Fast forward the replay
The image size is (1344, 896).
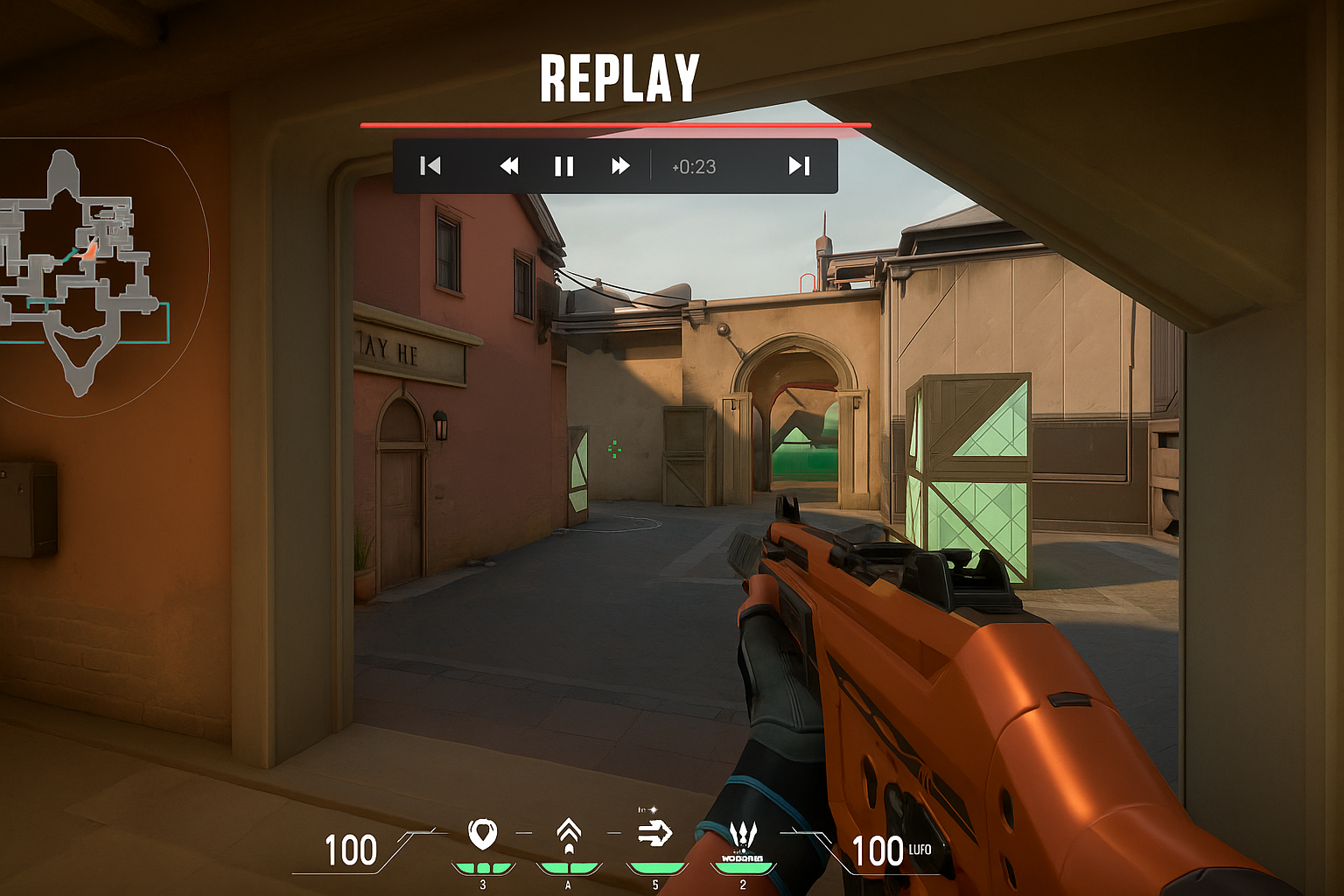pyautogui.click(x=620, y=166)
